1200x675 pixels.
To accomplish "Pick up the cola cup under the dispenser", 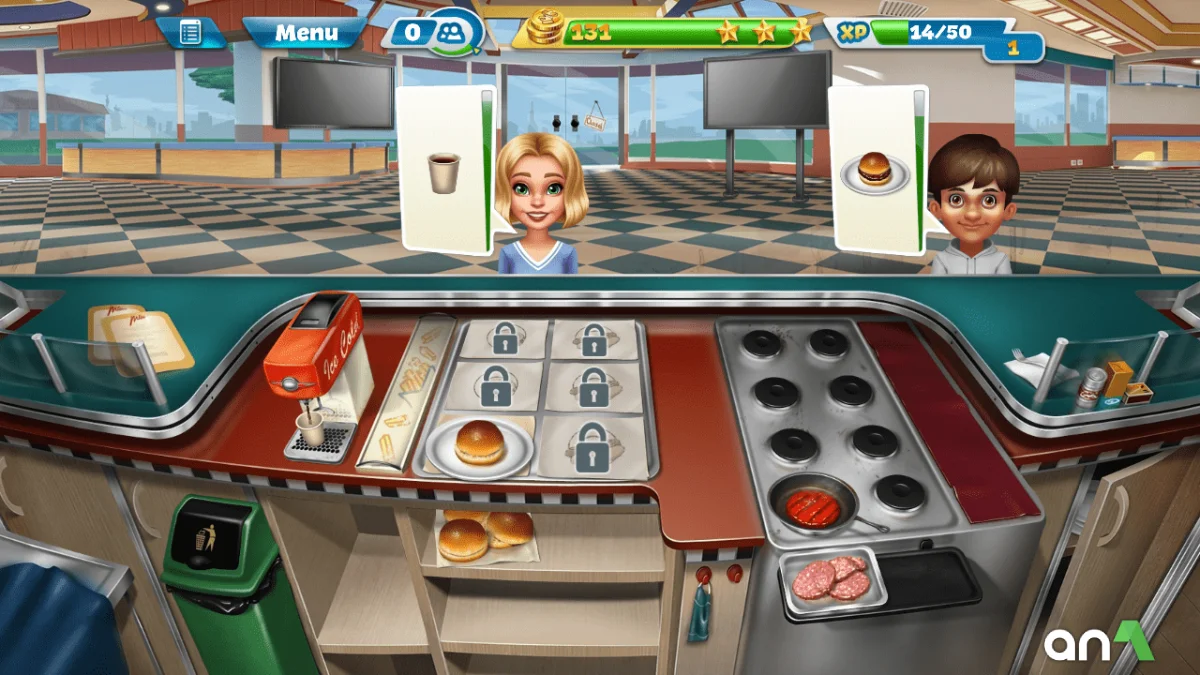I will click(x=311, y=430).
